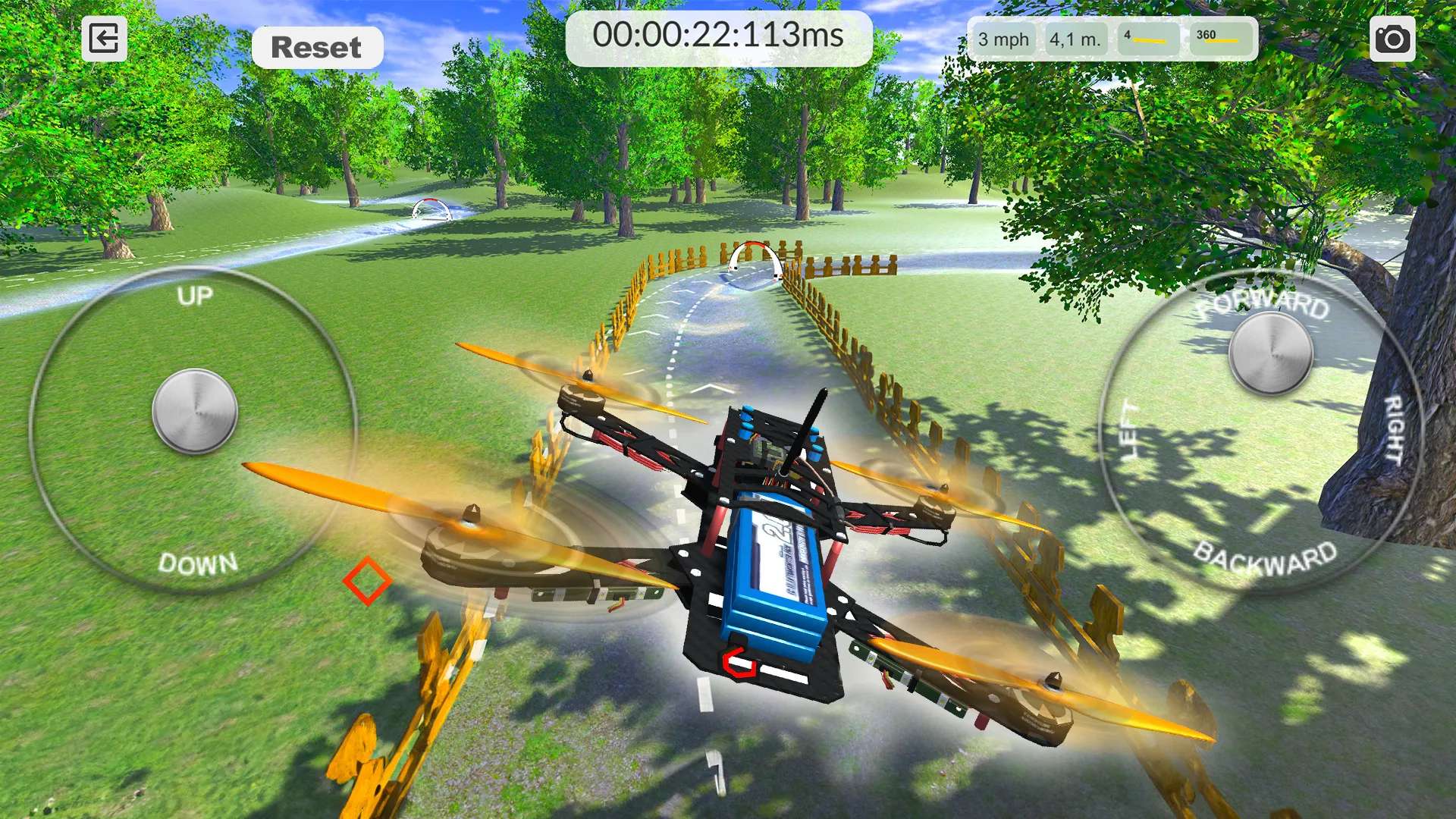
Task: Tap the DOWN control on the altitude joystick
Action: pos(197,564)
